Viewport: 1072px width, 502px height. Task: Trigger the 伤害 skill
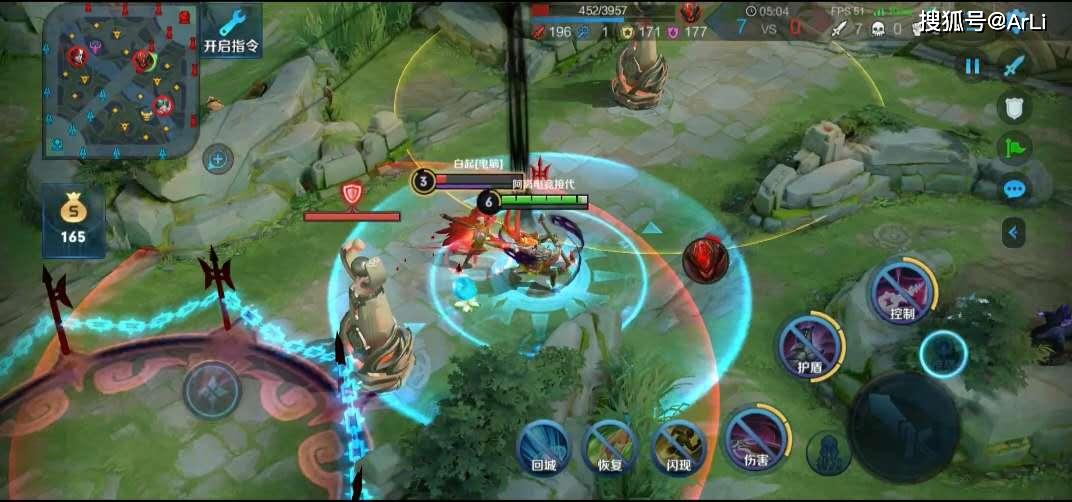pos(756,436)
